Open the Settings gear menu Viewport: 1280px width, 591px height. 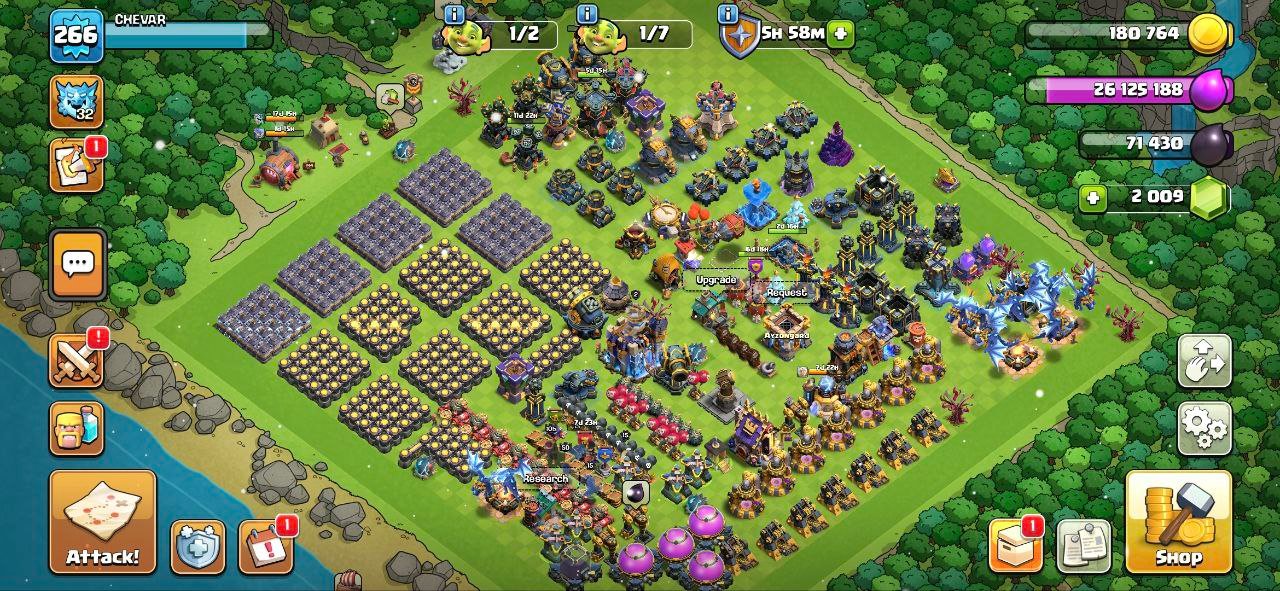(1204, 427)
